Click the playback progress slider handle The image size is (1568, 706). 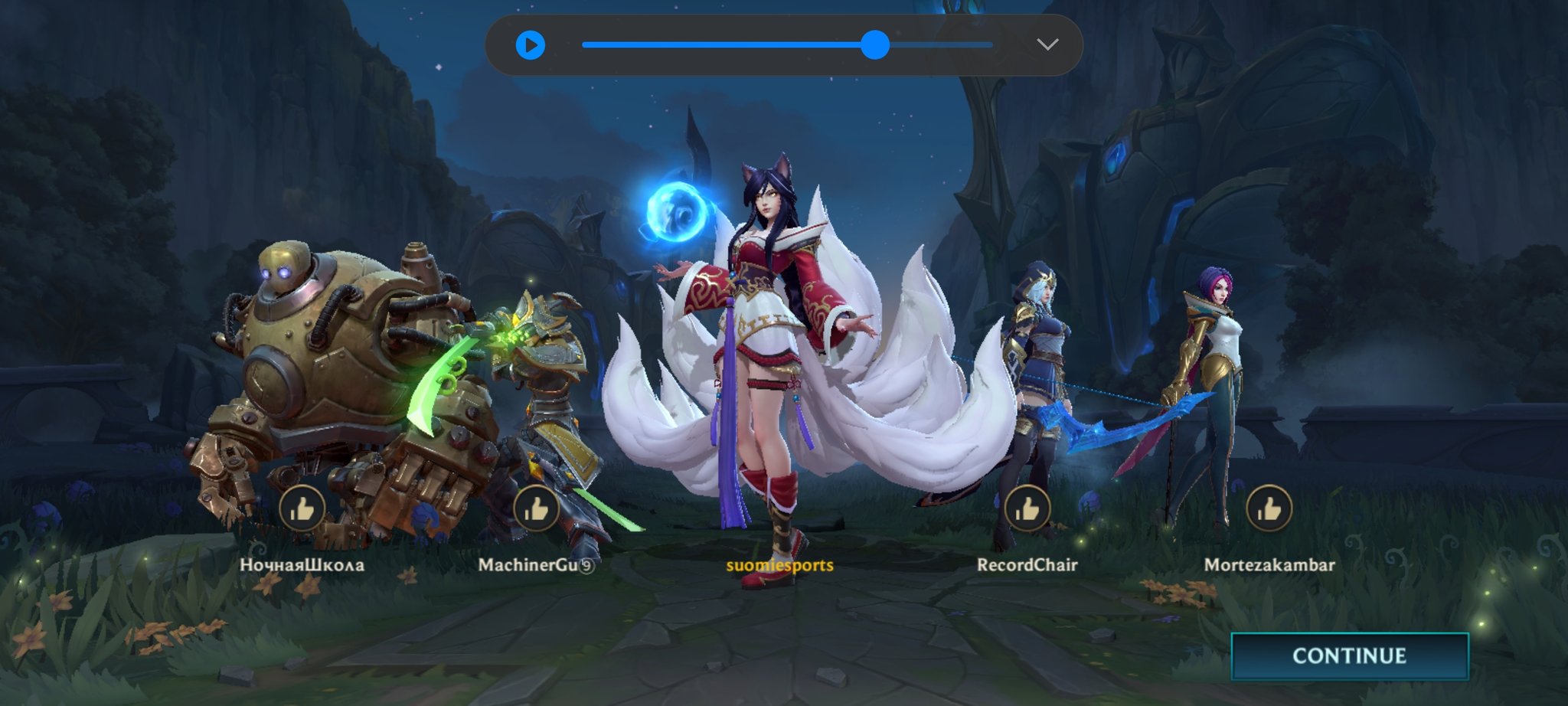point(874,45)
